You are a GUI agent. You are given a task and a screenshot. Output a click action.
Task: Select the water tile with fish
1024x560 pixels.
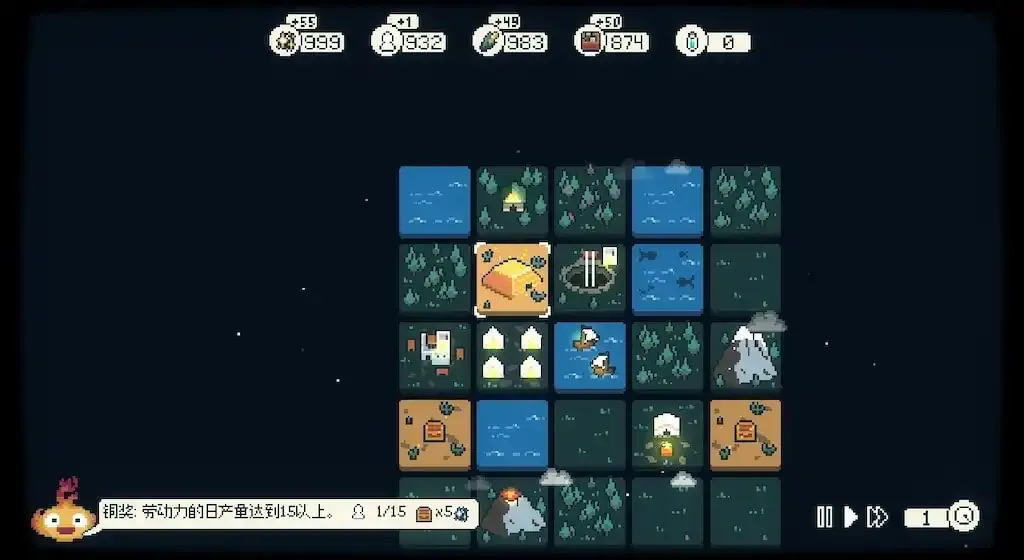(x=668, y=279)
